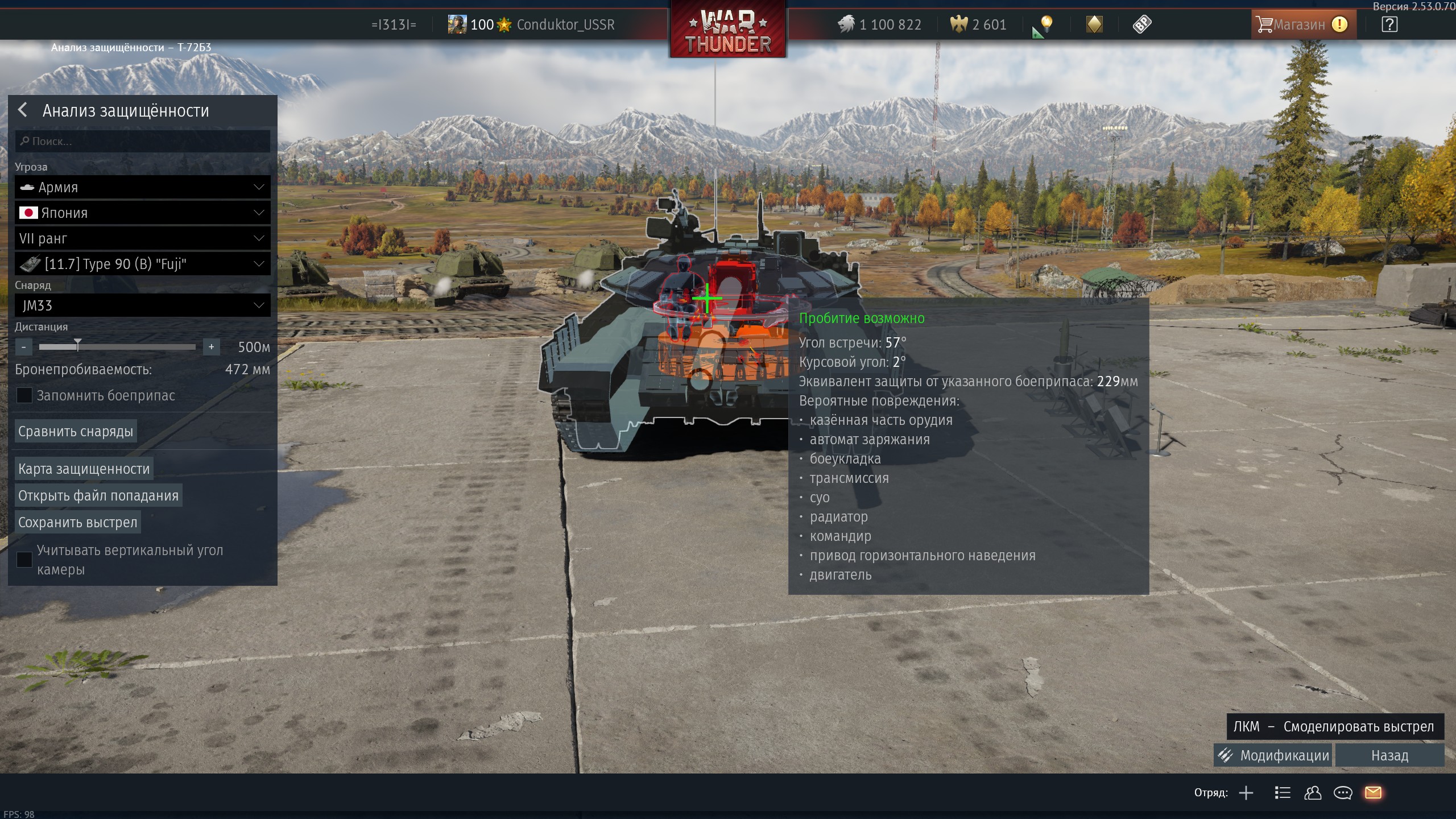
Task: Go back using the arrow beside Анализ защищённости
Action: pyautogui.click(x=23, y=110)
